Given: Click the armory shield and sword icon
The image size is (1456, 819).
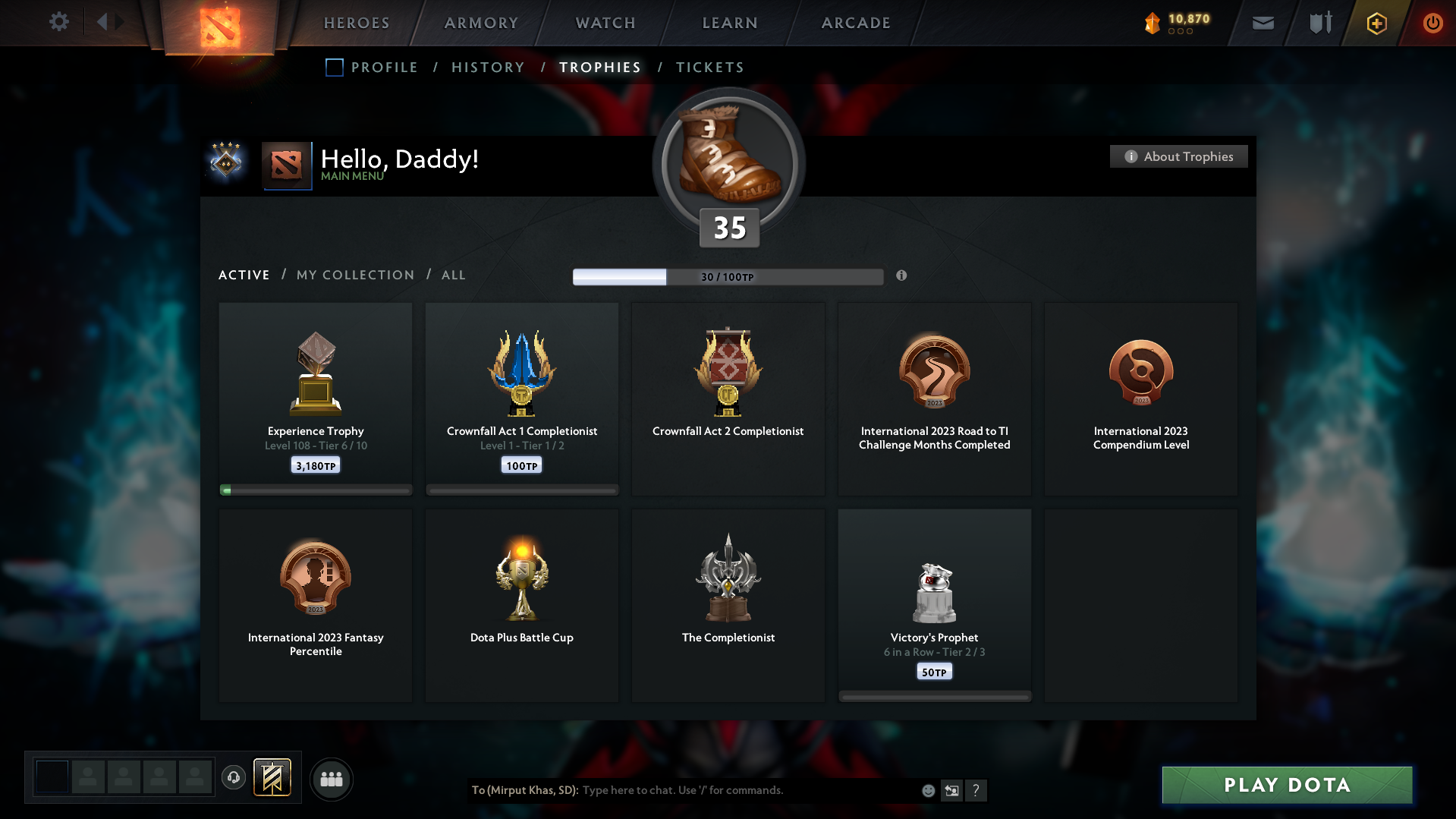Looking at the screenshot, I should (x=1319, y=23).
